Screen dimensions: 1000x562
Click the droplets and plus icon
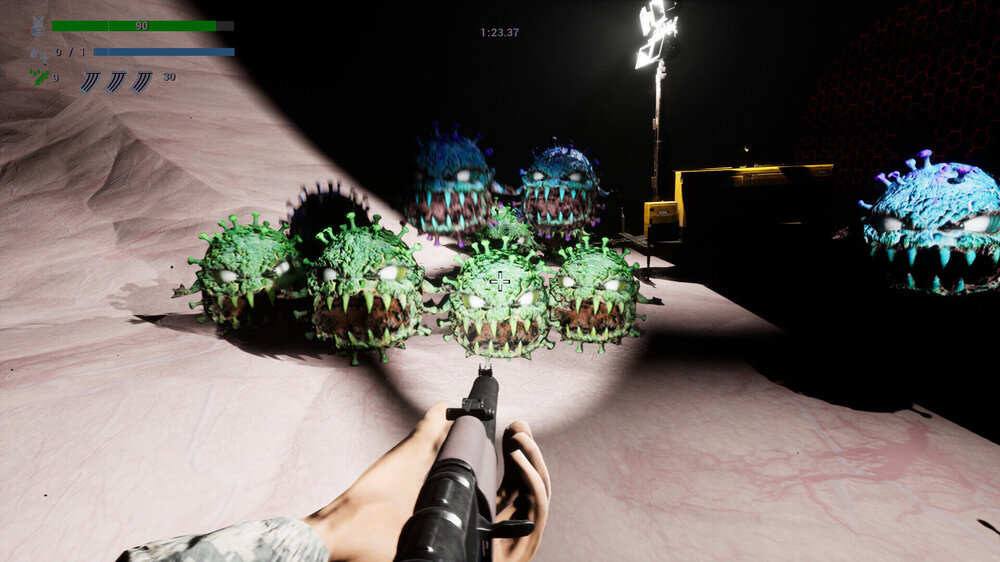tap(39, 53)
